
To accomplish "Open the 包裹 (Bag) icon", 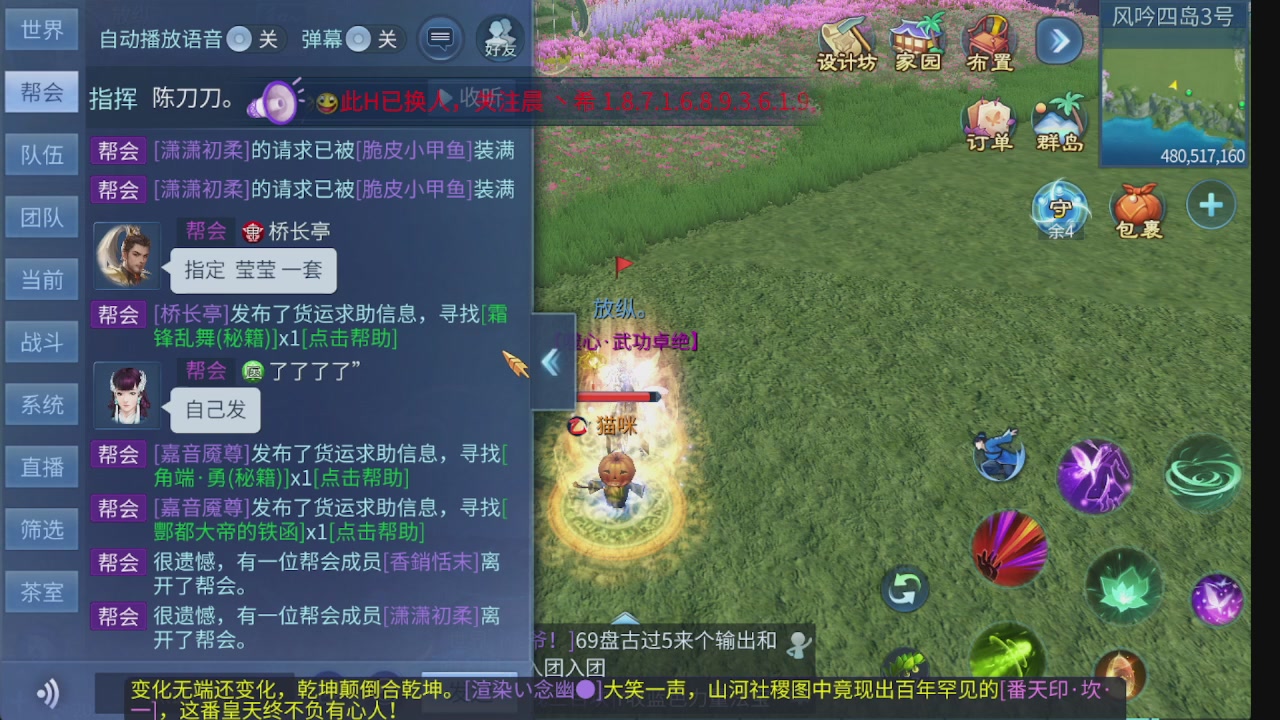I will (1138, 205).
